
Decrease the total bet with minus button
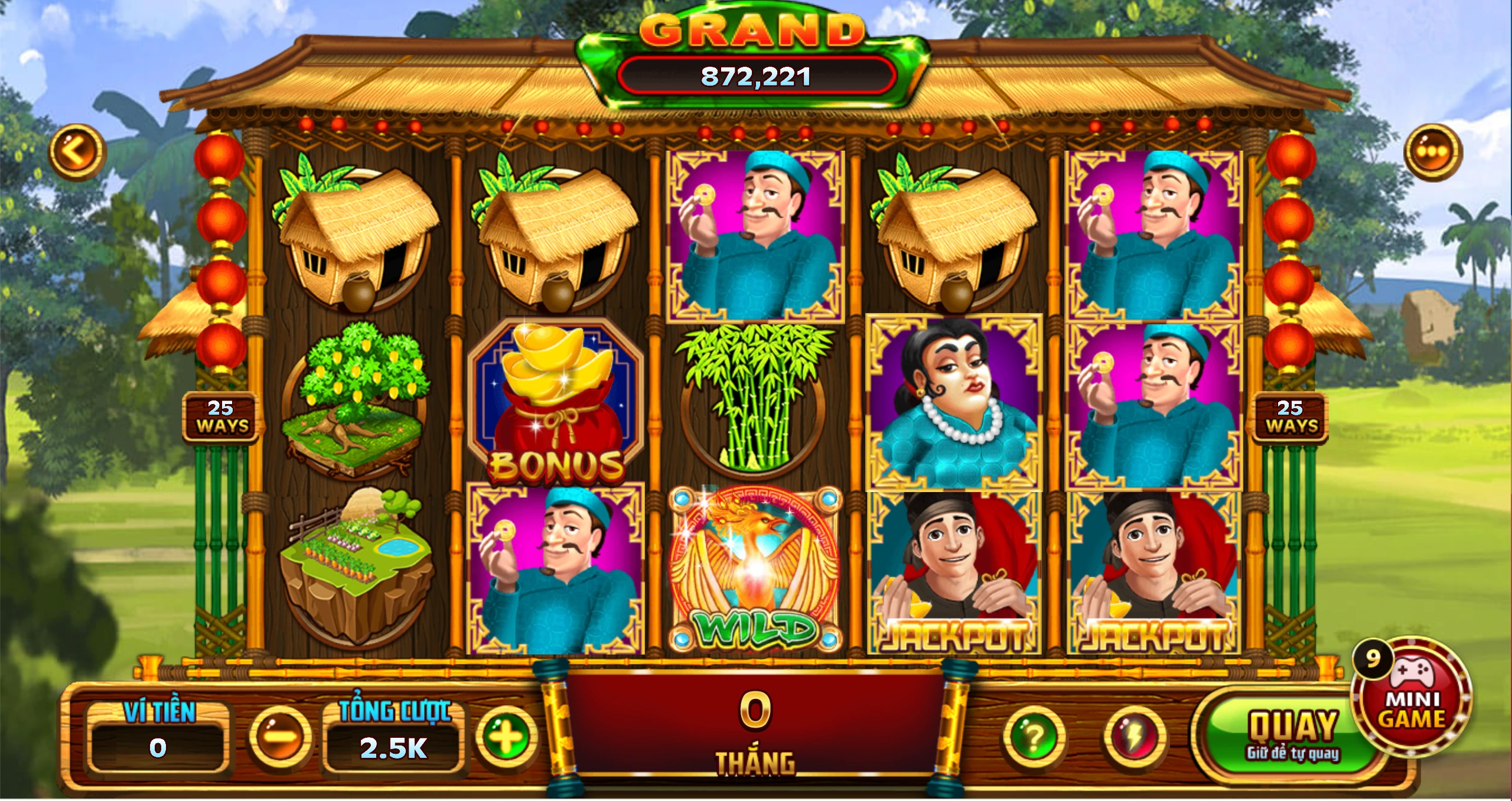pyautogui.click(x=281, y=736)
